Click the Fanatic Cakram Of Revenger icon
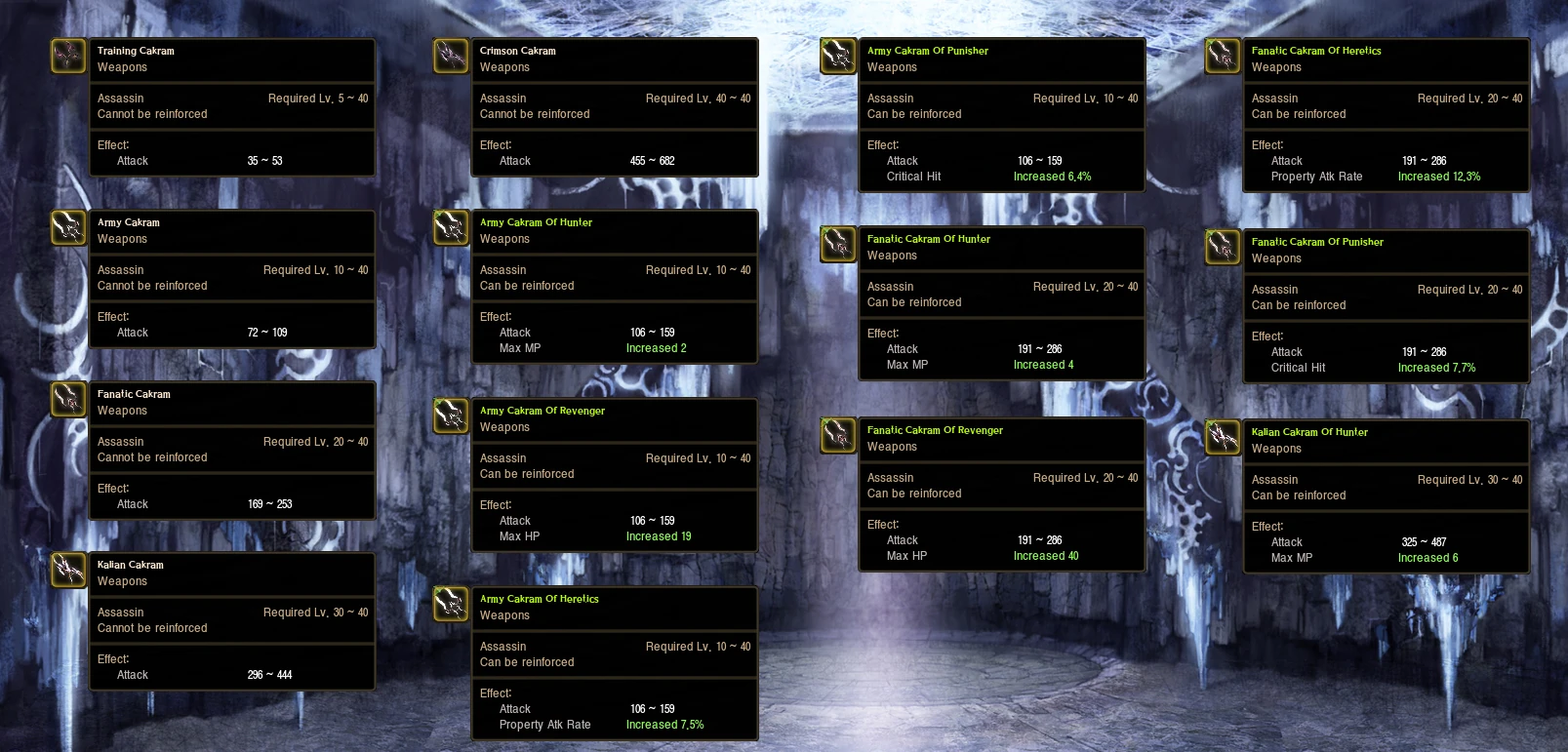The image size is (1568, 752). tap(836, 435)
